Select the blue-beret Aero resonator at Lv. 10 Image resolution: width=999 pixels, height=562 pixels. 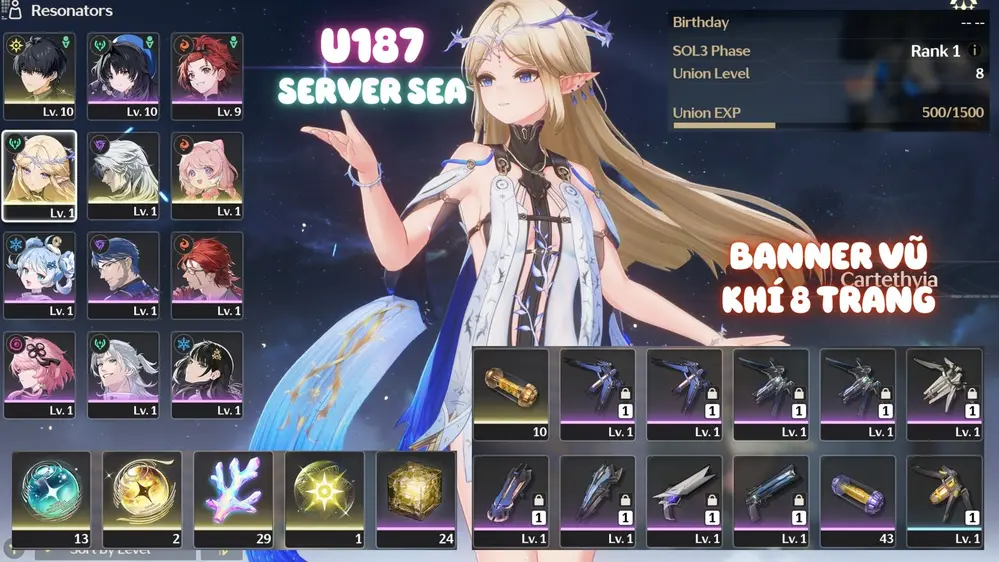(123, 76)
